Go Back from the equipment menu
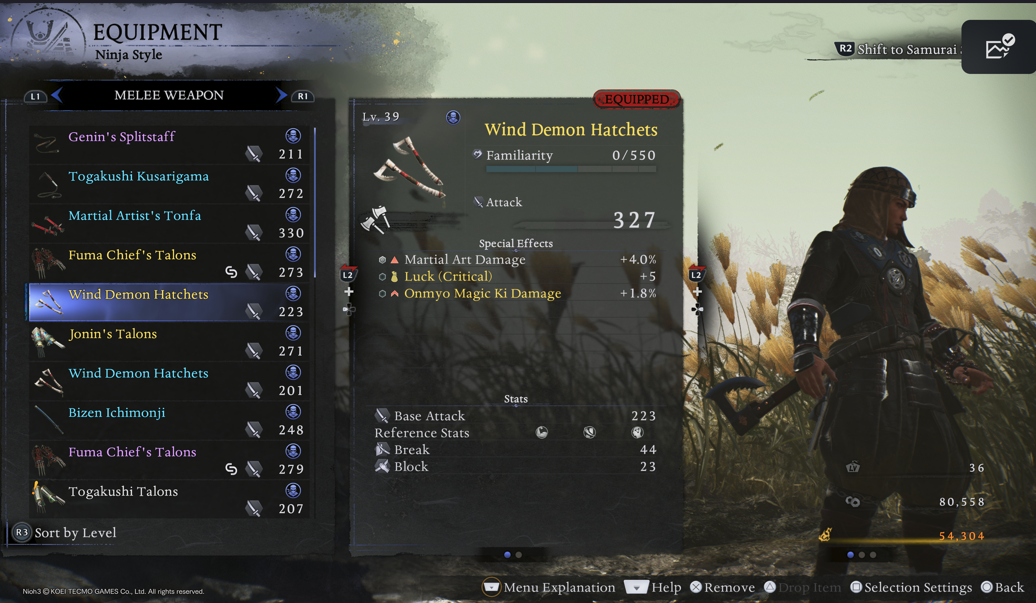This screenshot has height=603, width=1036. (x=1002, y=587)
